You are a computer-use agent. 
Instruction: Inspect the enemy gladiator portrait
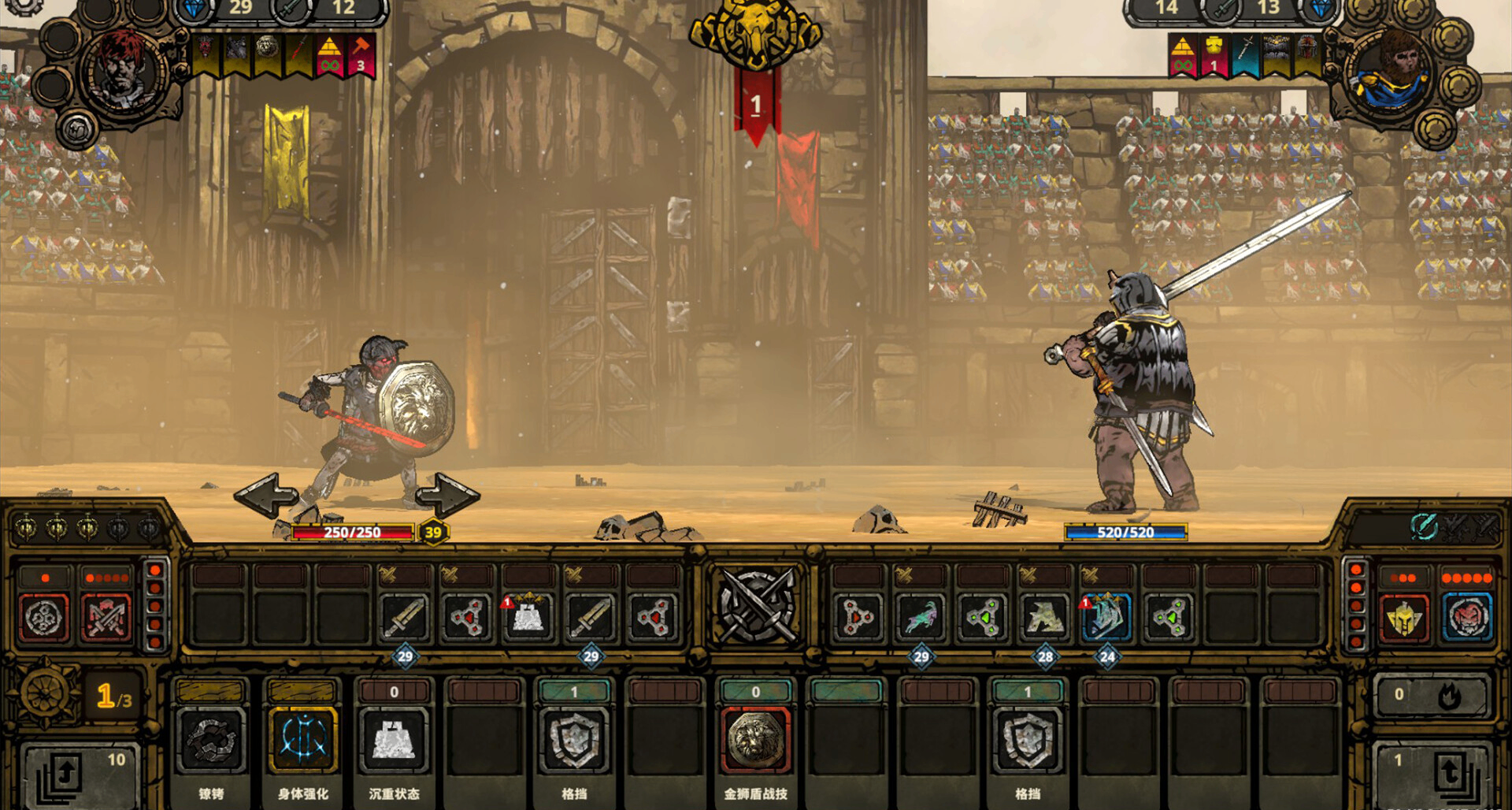1390,72
